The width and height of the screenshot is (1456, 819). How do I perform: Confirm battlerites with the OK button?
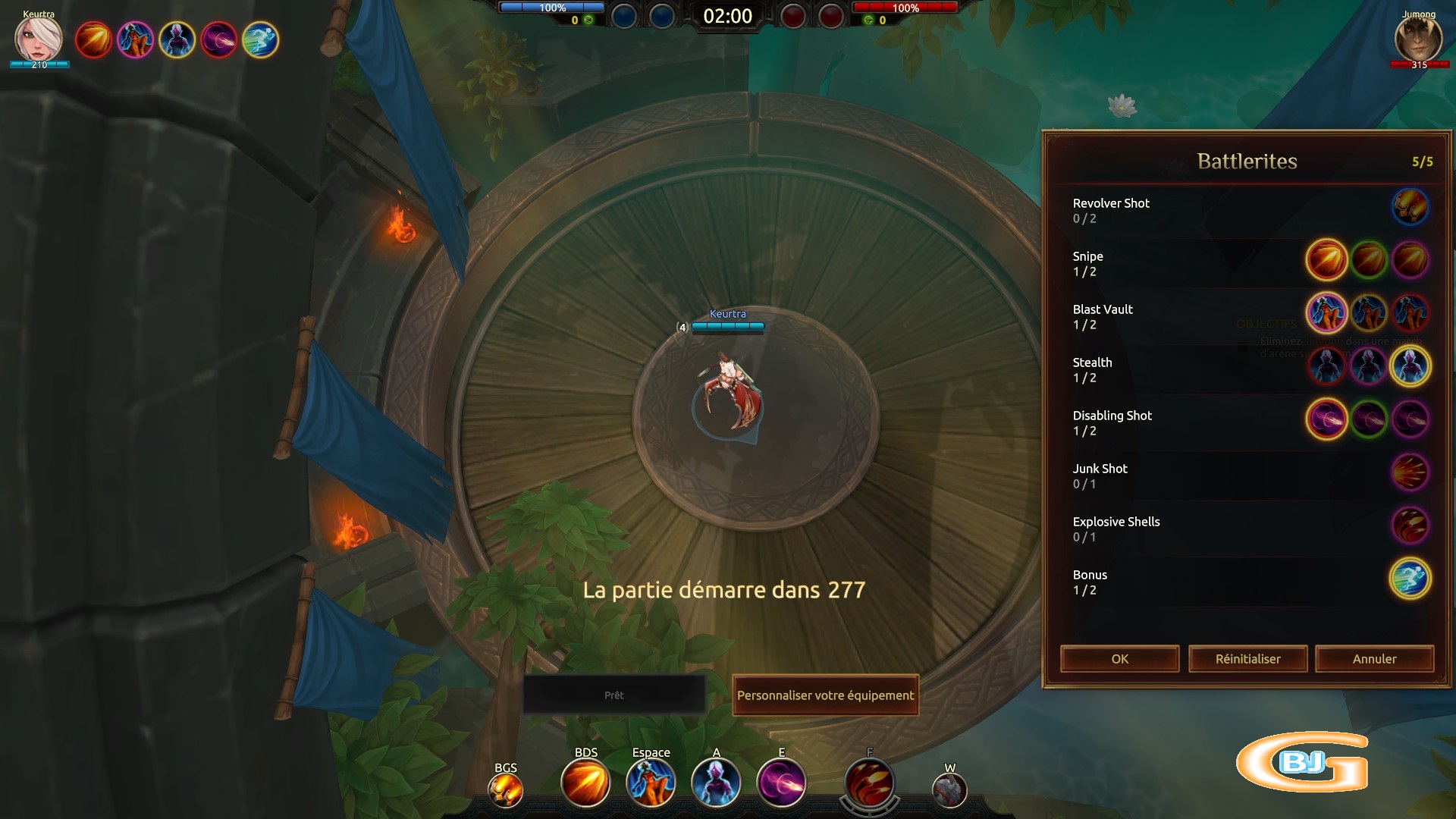(1119, 659)
